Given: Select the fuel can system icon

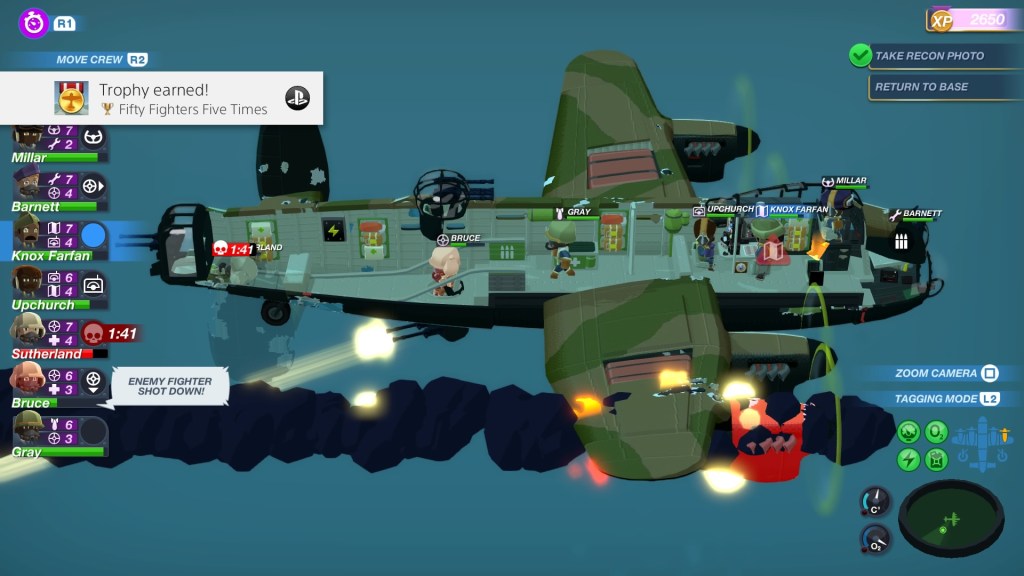Looking at the screenshot, I should point(937,459).
